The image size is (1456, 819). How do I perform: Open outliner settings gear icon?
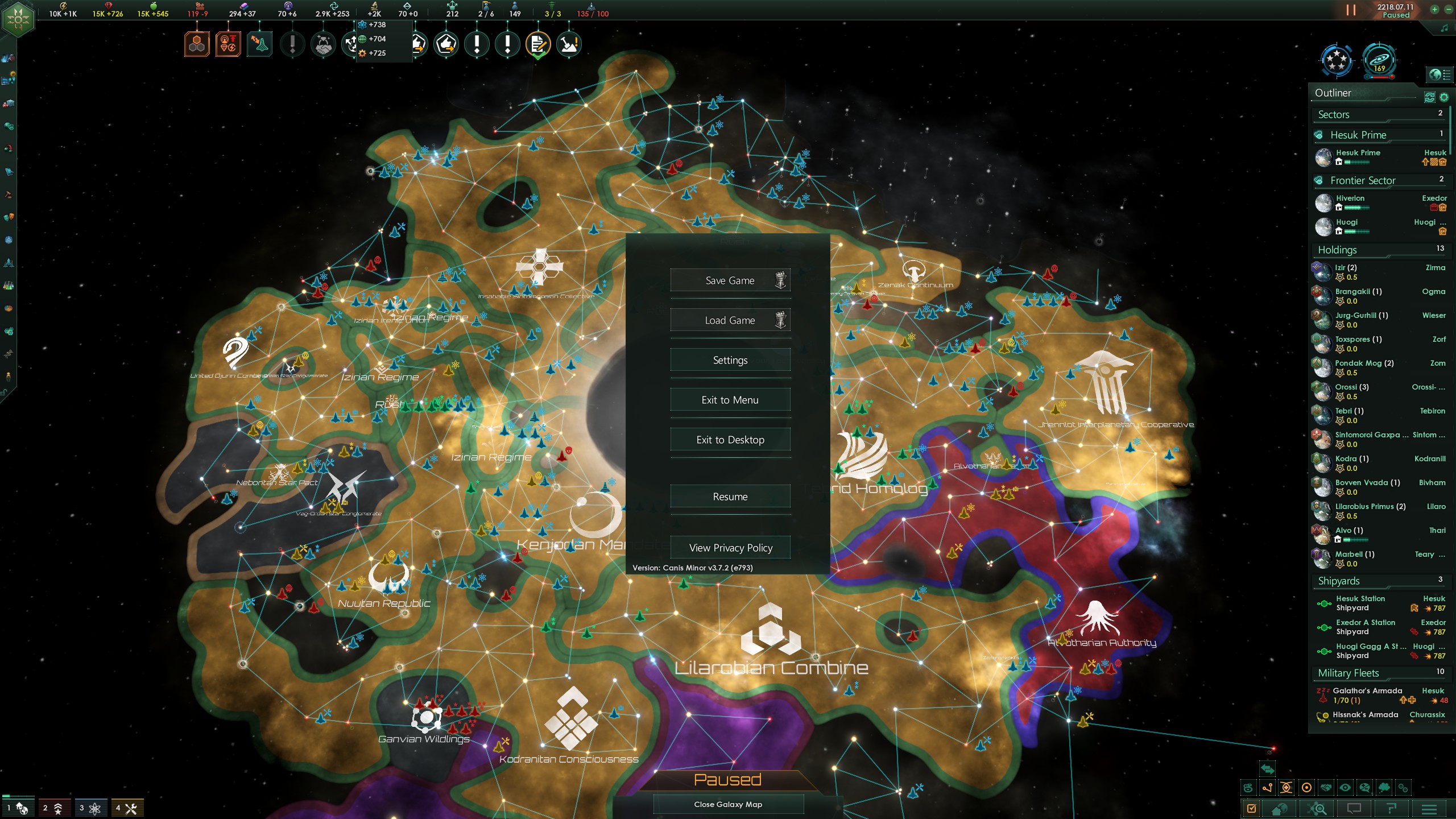coord(1443,97)
